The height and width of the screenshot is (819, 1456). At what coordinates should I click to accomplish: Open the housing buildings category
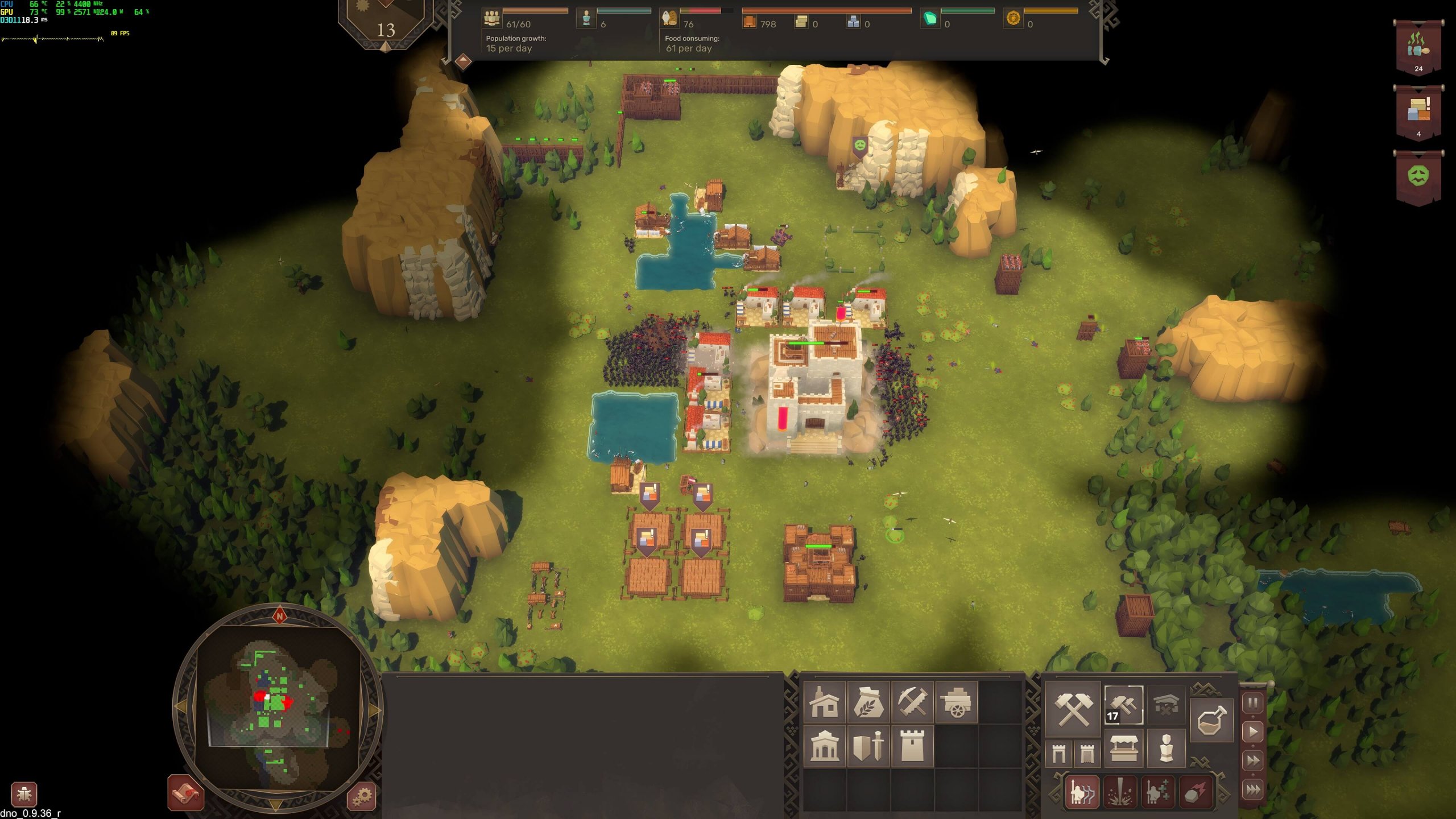824,702
